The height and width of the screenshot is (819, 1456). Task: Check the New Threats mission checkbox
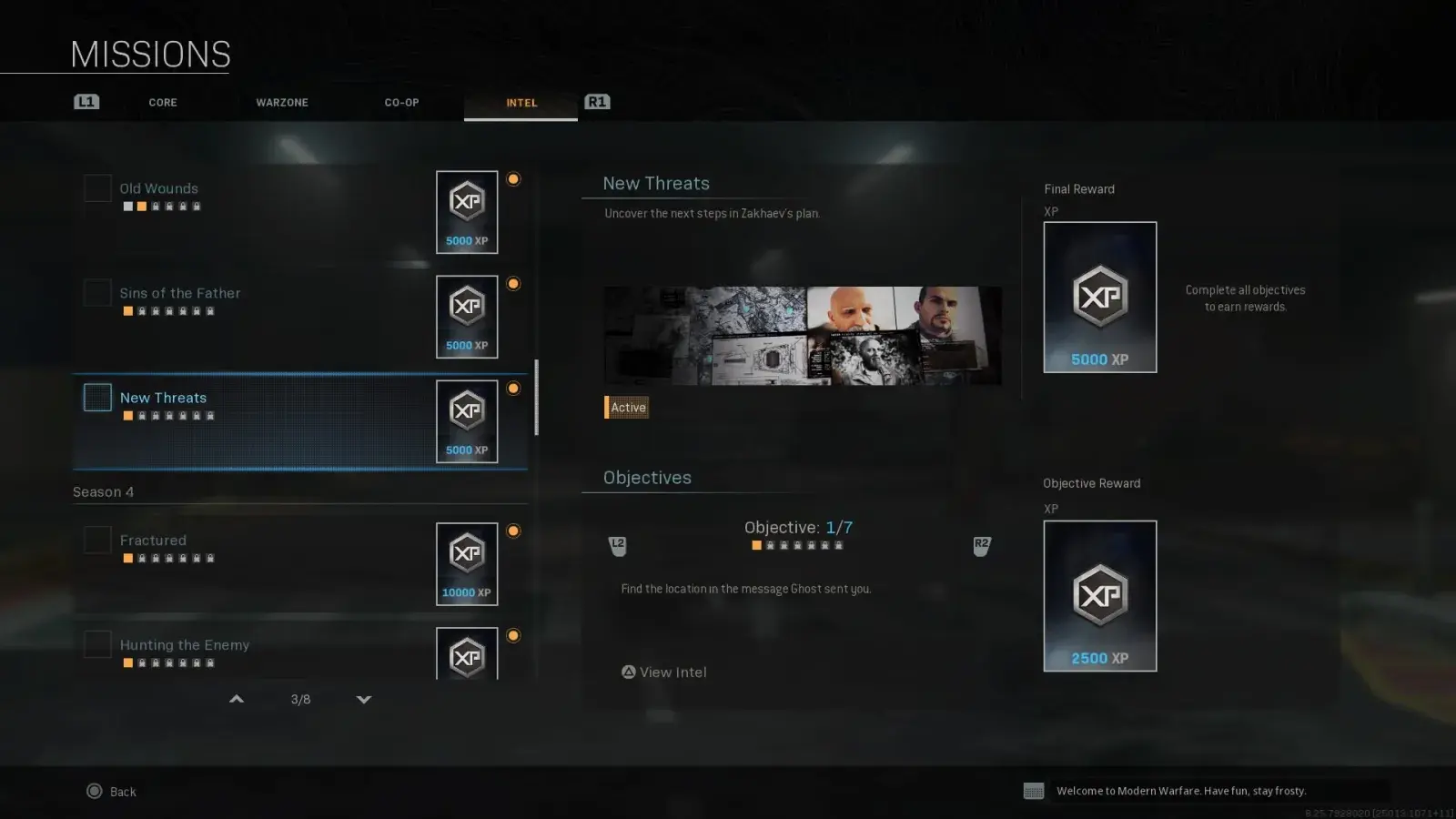96,398
